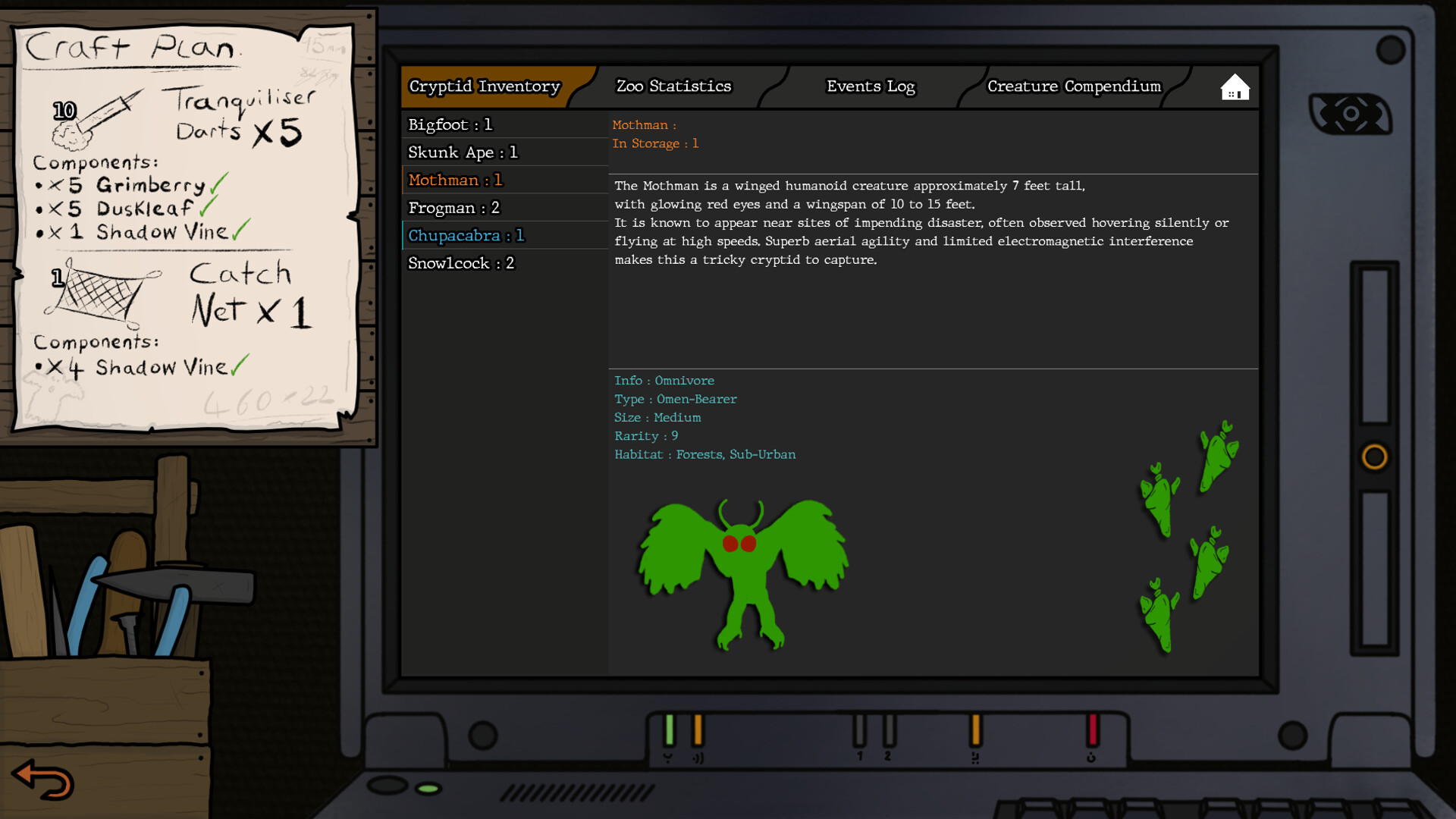Open the home screen via the house icon
This screenshot has height=819, width=1456.
point(1234,86)
